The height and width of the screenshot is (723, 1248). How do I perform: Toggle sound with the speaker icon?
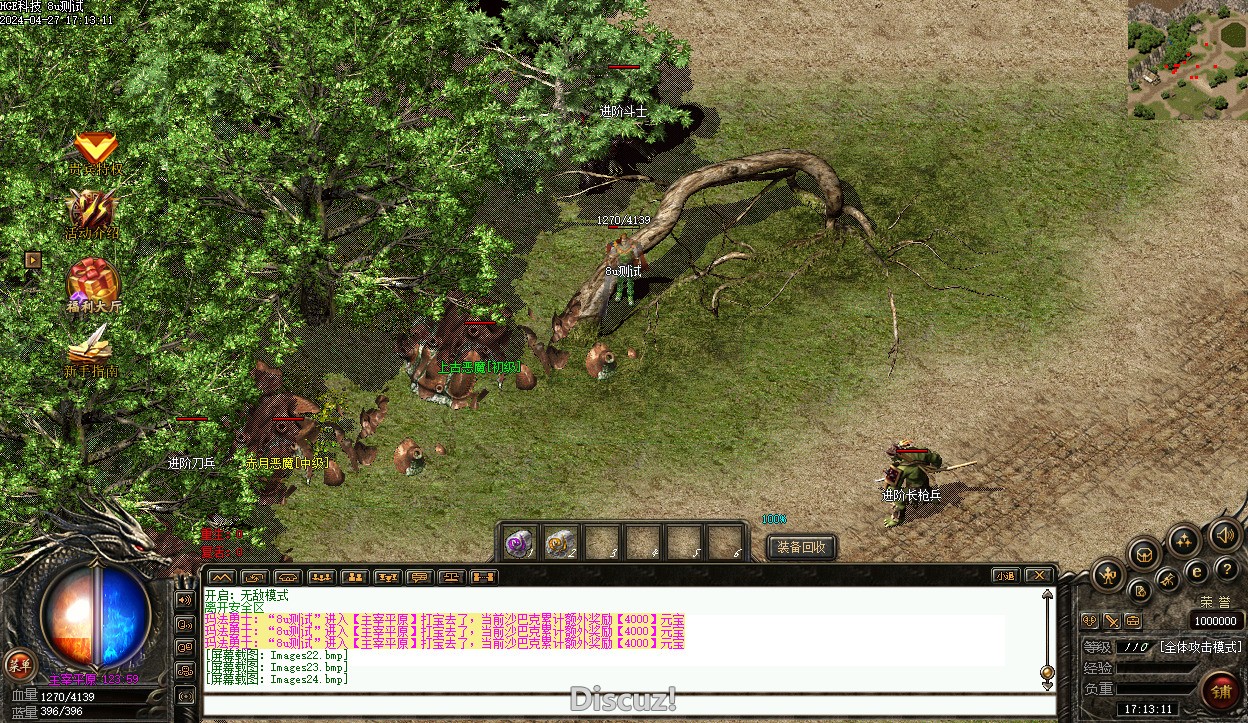pos(1224,534)
